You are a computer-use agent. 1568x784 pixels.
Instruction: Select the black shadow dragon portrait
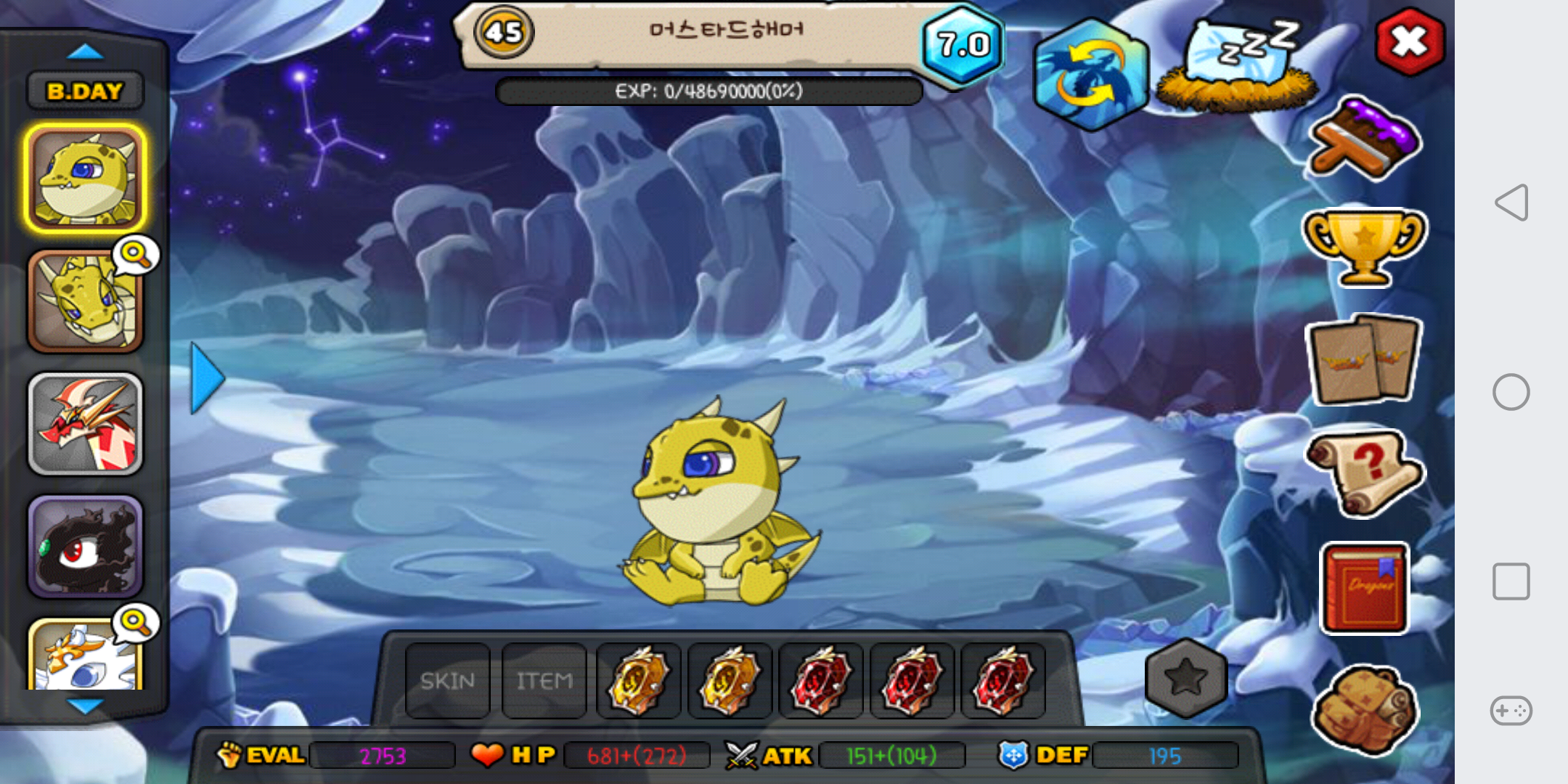(86, 547)
